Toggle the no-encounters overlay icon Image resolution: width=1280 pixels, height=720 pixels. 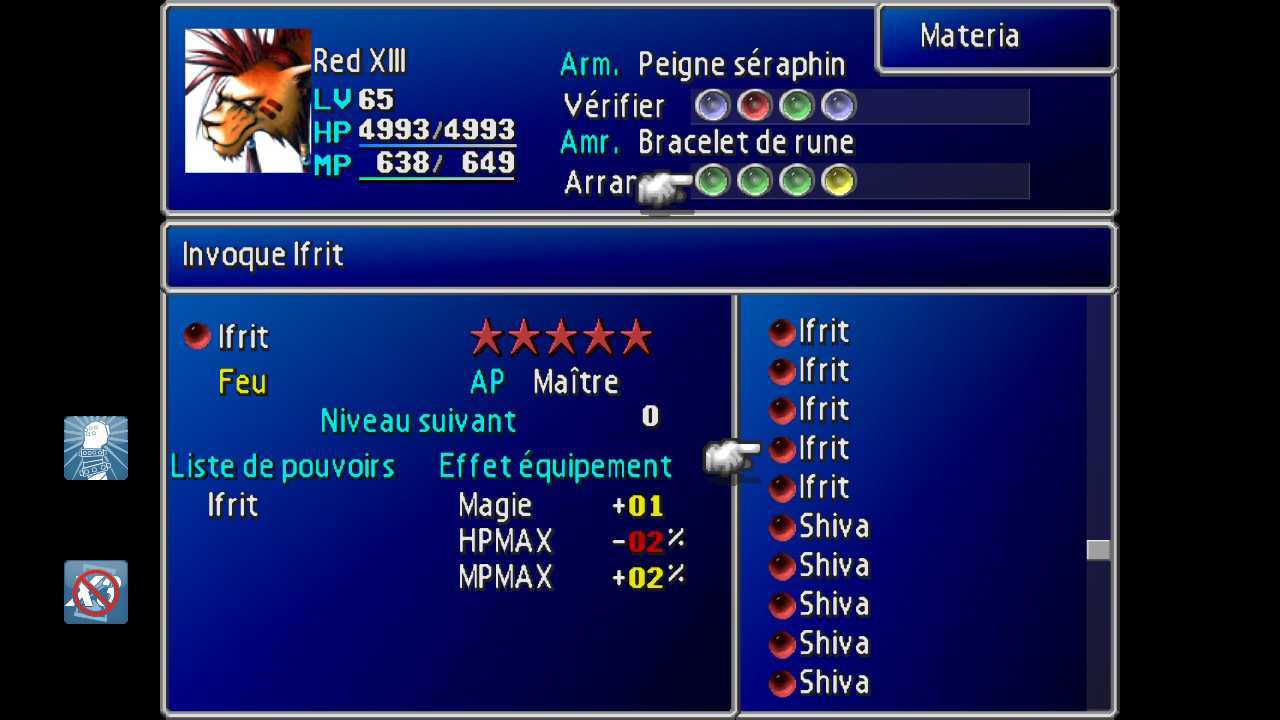[96, 592]
